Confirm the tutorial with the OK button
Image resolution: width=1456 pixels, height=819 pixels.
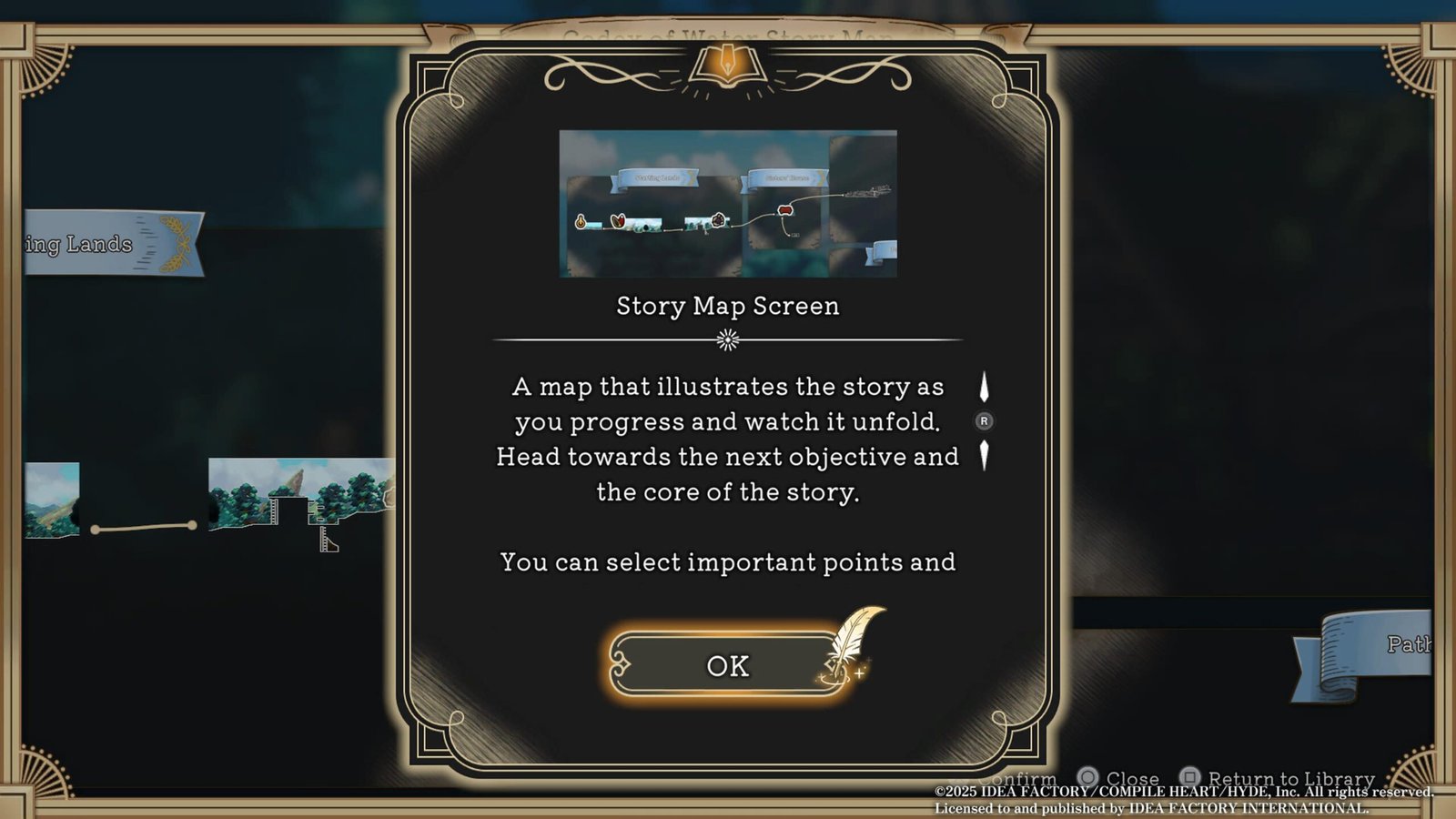click(x=727, y=665)
